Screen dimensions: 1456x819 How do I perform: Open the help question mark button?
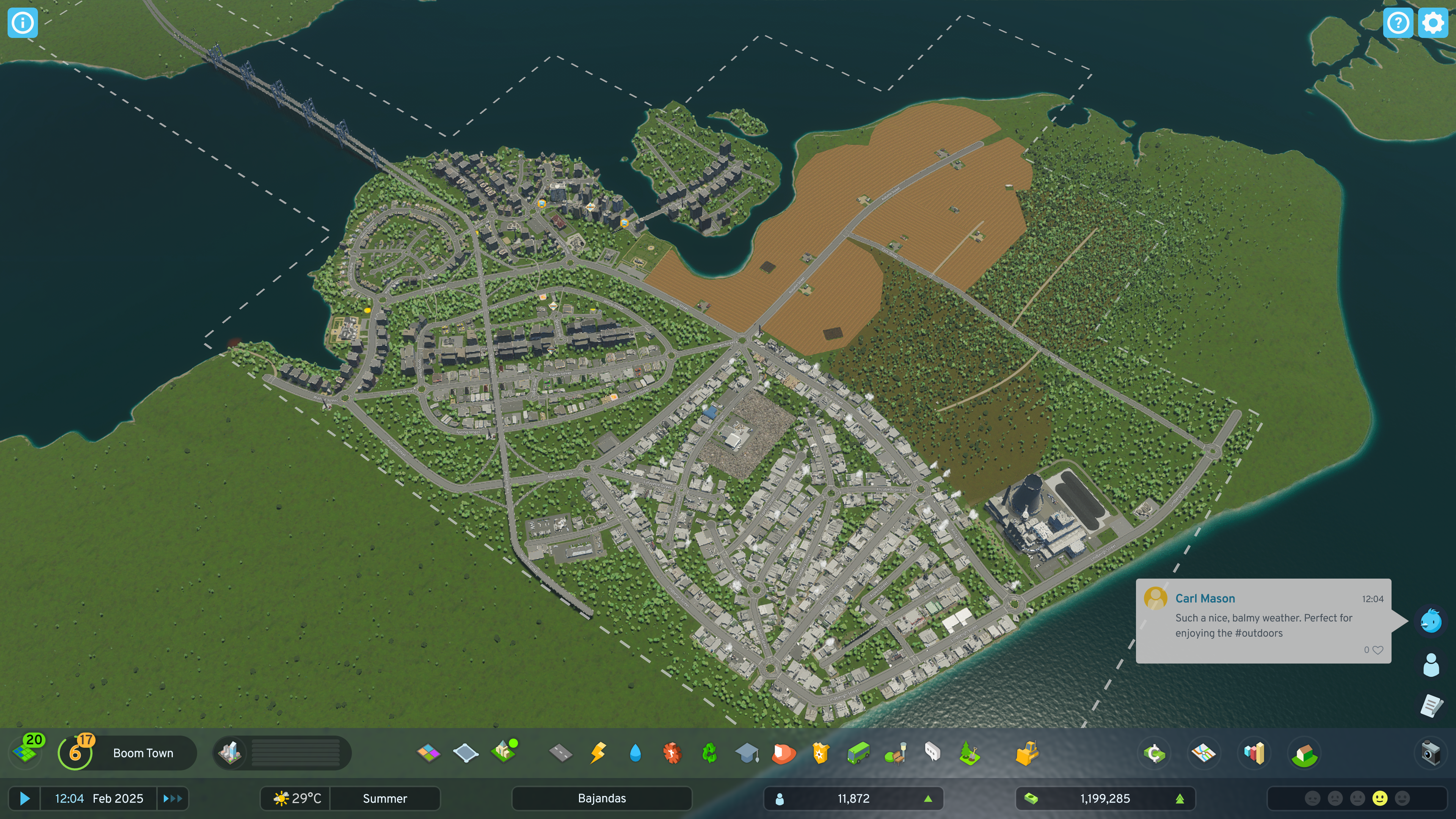pos(1398,23)
